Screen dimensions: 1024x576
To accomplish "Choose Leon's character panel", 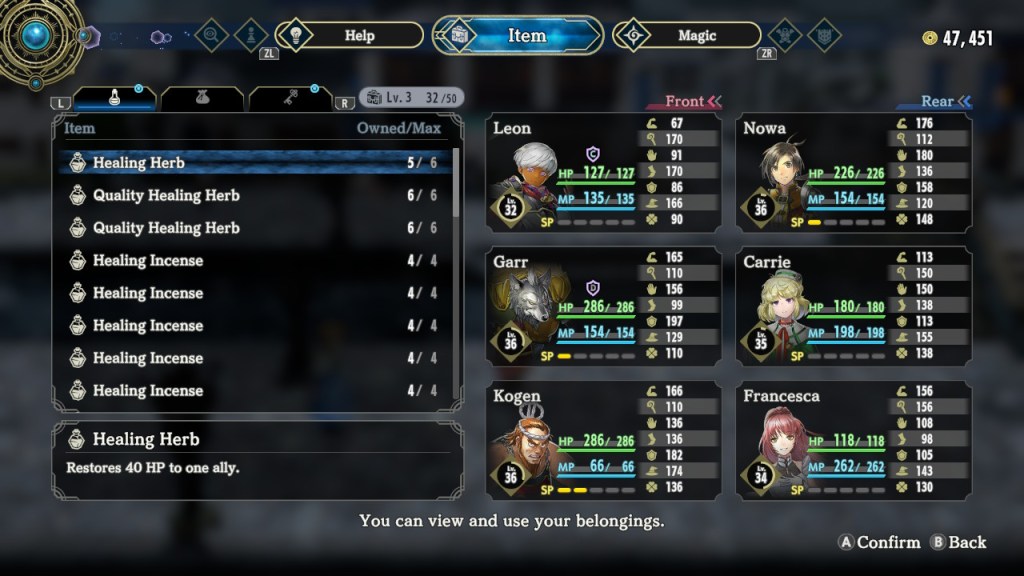I will (603, 172).
